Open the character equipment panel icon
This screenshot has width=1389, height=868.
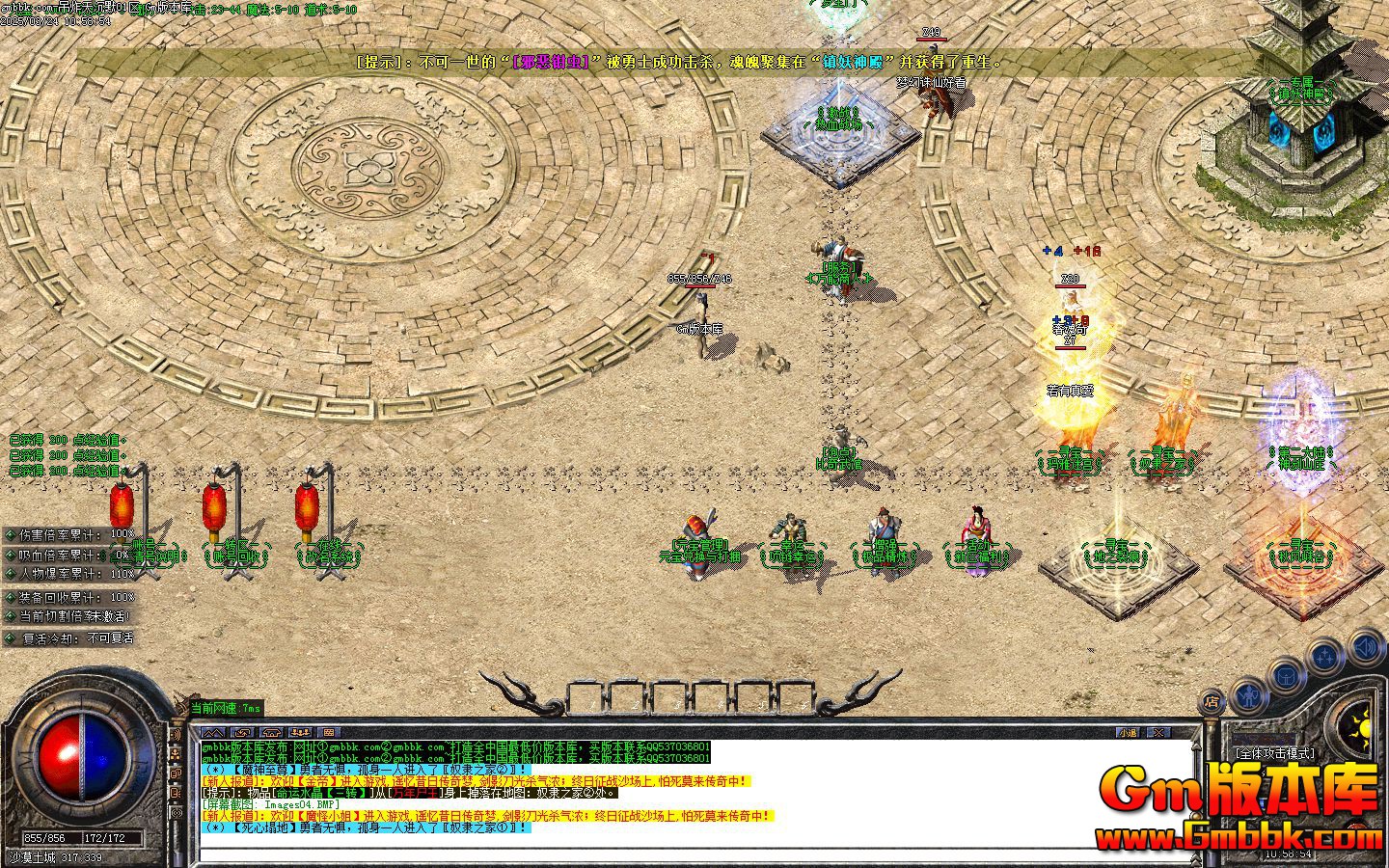coord(1249,695)
